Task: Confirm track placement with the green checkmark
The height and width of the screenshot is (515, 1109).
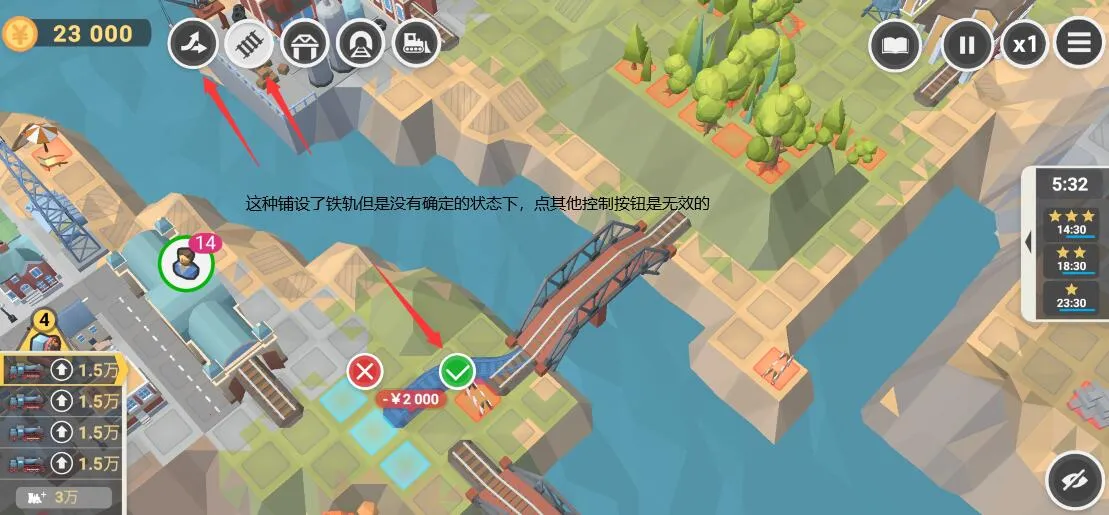Action: pyautogui.click(x=457, y=372)
